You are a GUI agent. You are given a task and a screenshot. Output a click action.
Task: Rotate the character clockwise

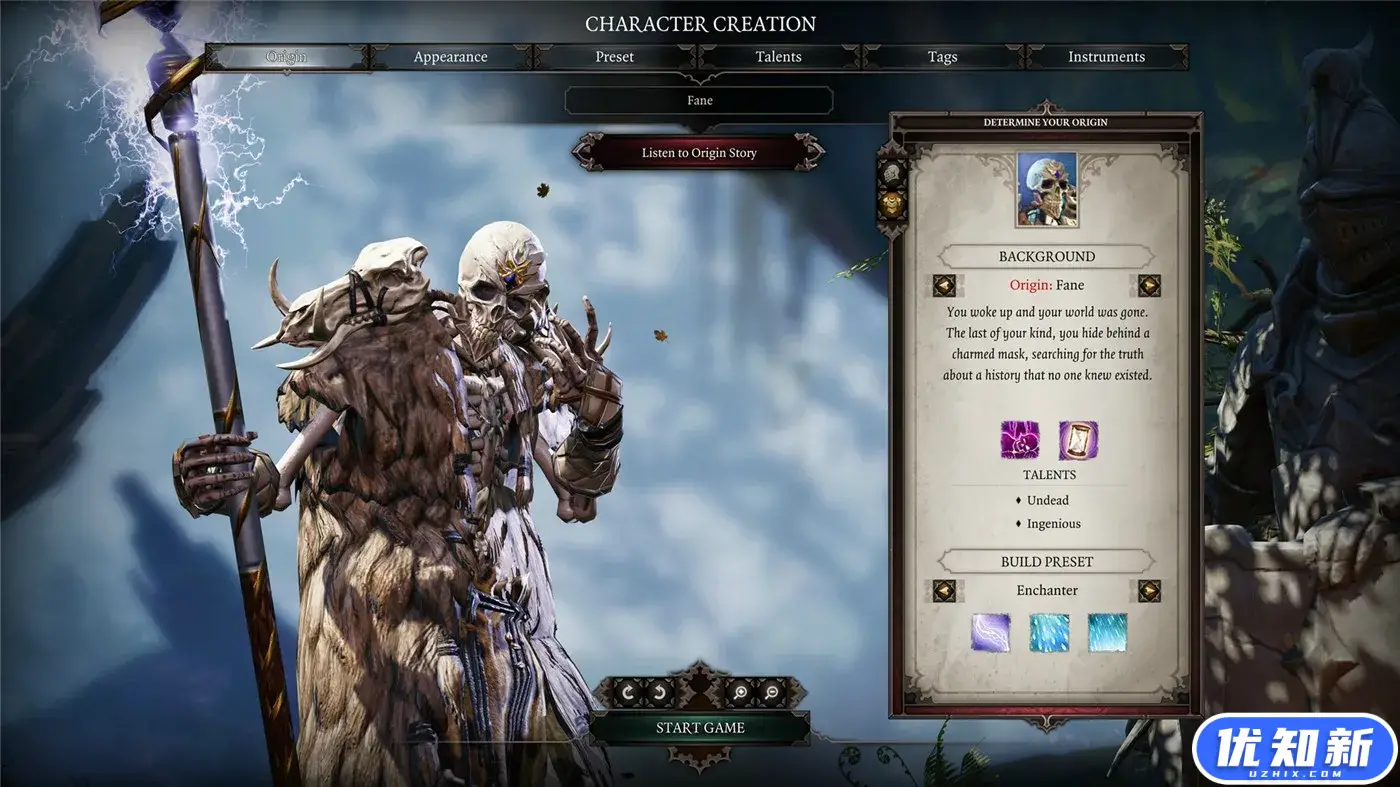pyautogui.click(x=629, y=691)
